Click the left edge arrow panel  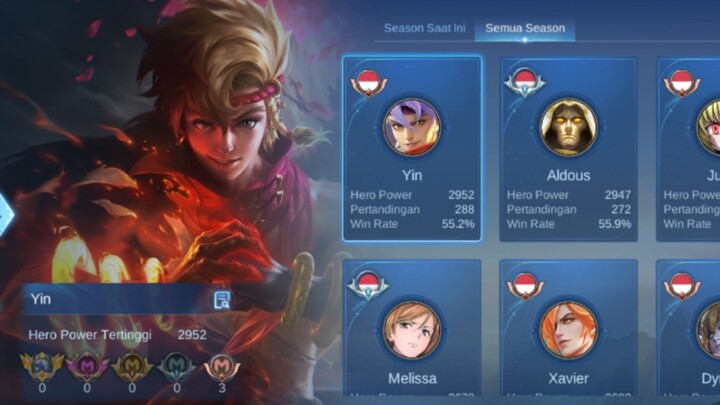click(x=6, y=213)
